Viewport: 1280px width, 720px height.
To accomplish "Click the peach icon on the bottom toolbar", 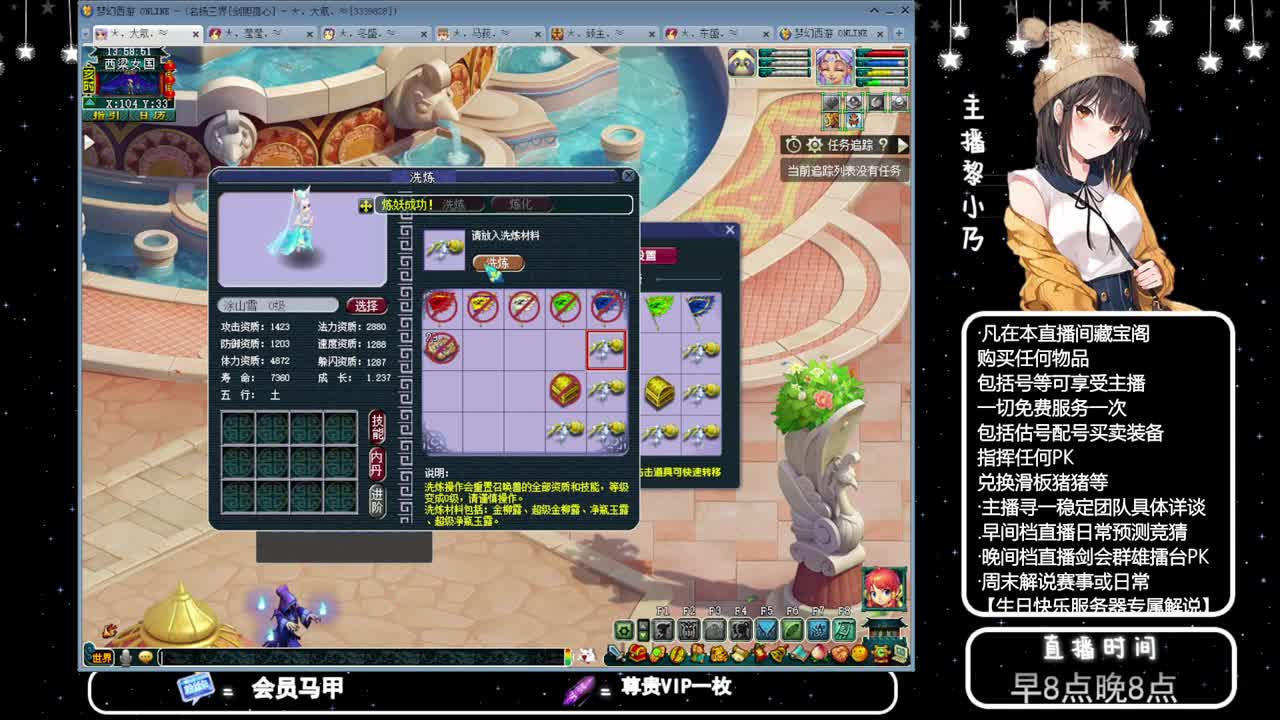I will pos(818,654).
